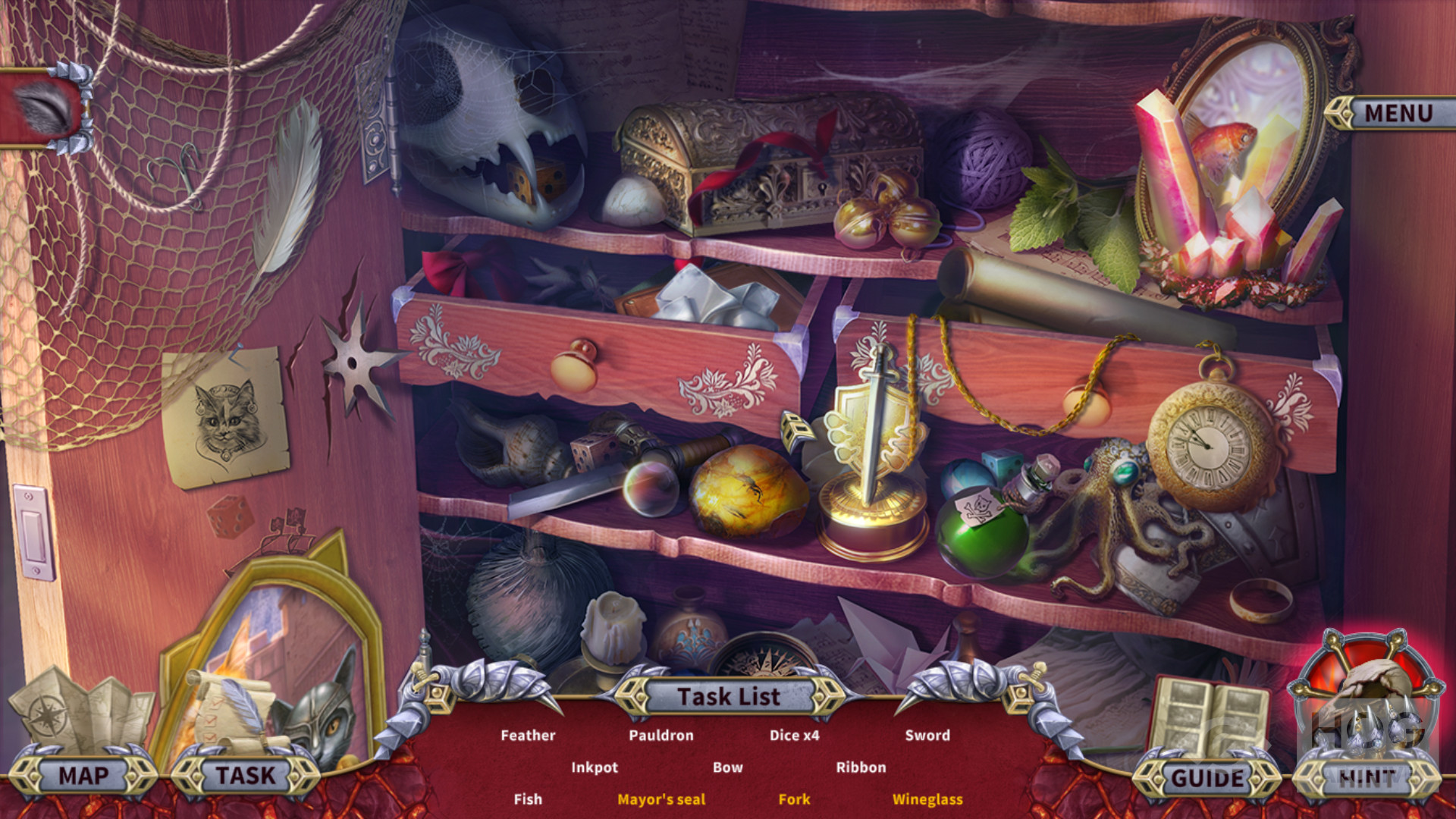The height and width of the screenshot is (819, 1456).
Task: Select Ribbon in the task list
Action: click(x=861, y=767)
